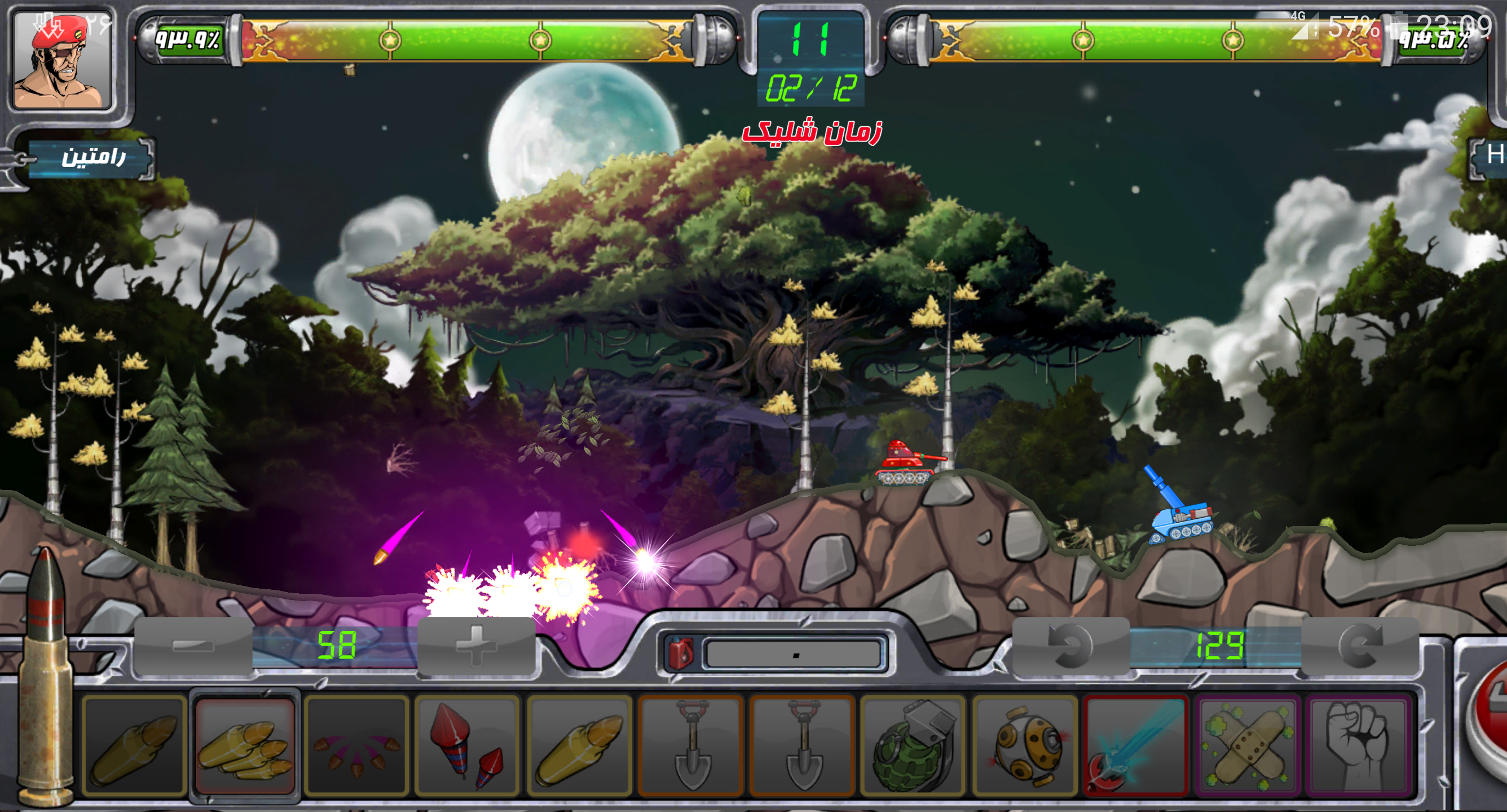Click the رامتین player name tag

pos(92,157)
